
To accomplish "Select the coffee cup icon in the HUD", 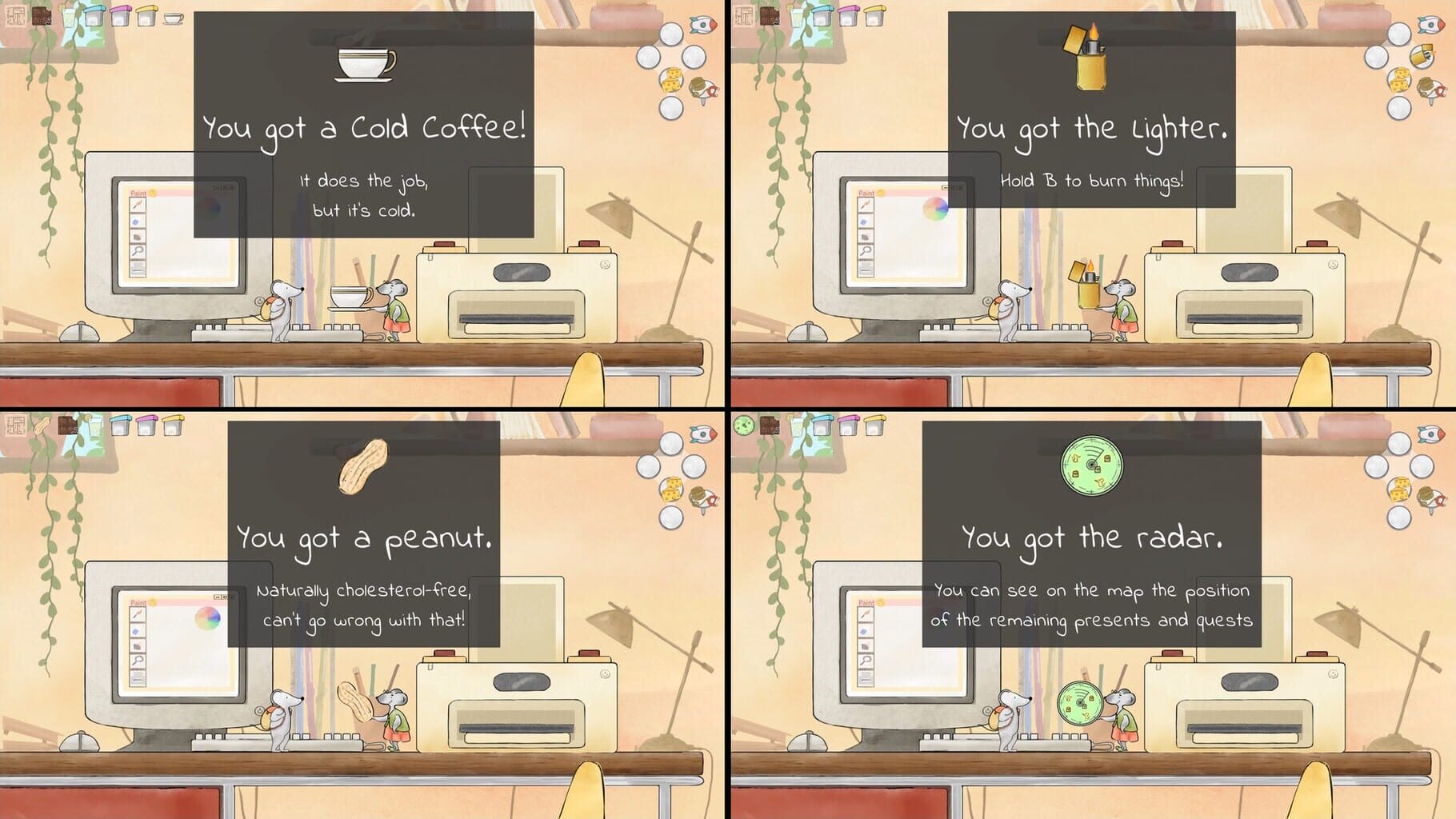I will click(x=173, y=18).
